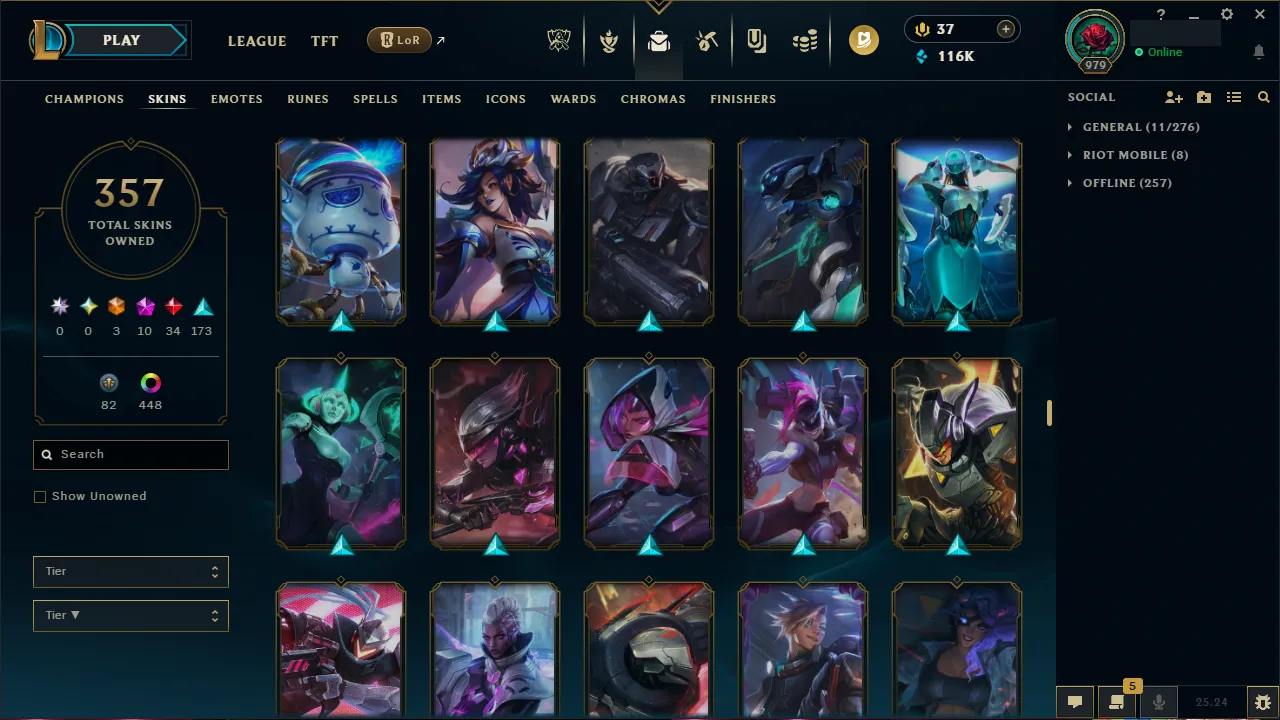Open the social chat rooms list icon

click(x=1233, y=97)
